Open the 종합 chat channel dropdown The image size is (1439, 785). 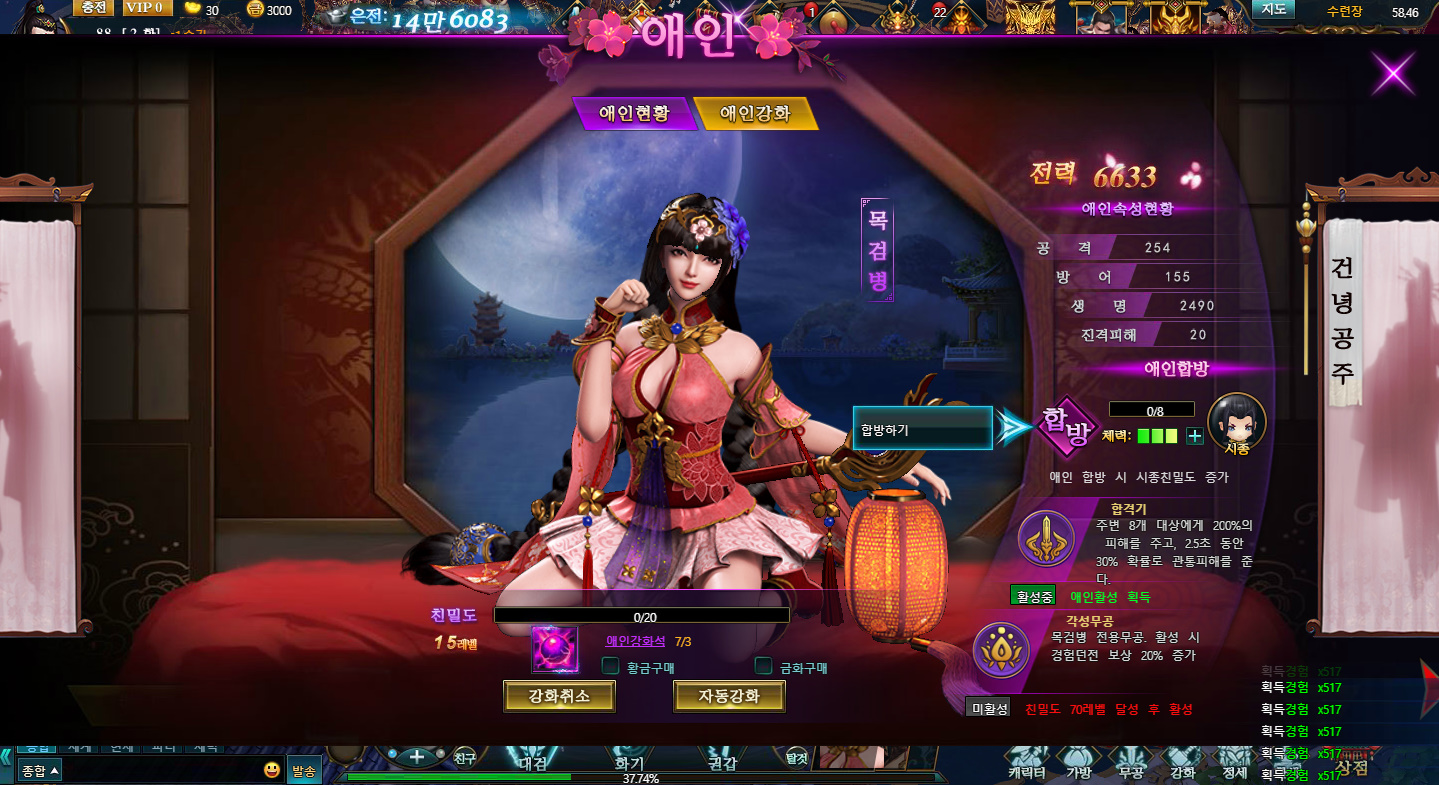40,770
